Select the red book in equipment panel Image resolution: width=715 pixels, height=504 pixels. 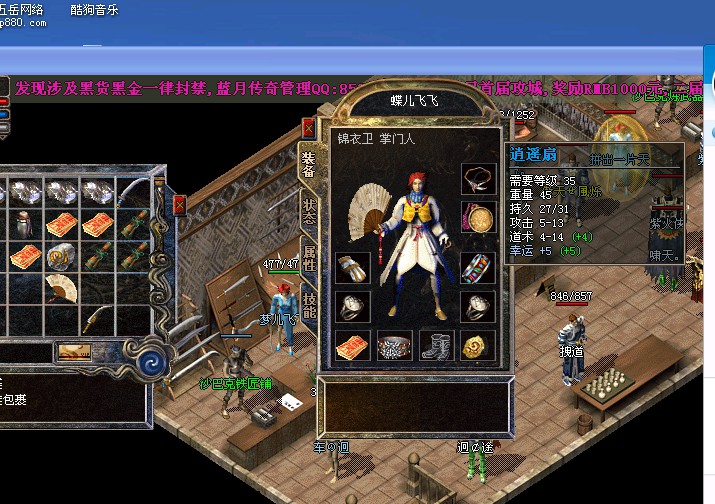tap(352, 346)
